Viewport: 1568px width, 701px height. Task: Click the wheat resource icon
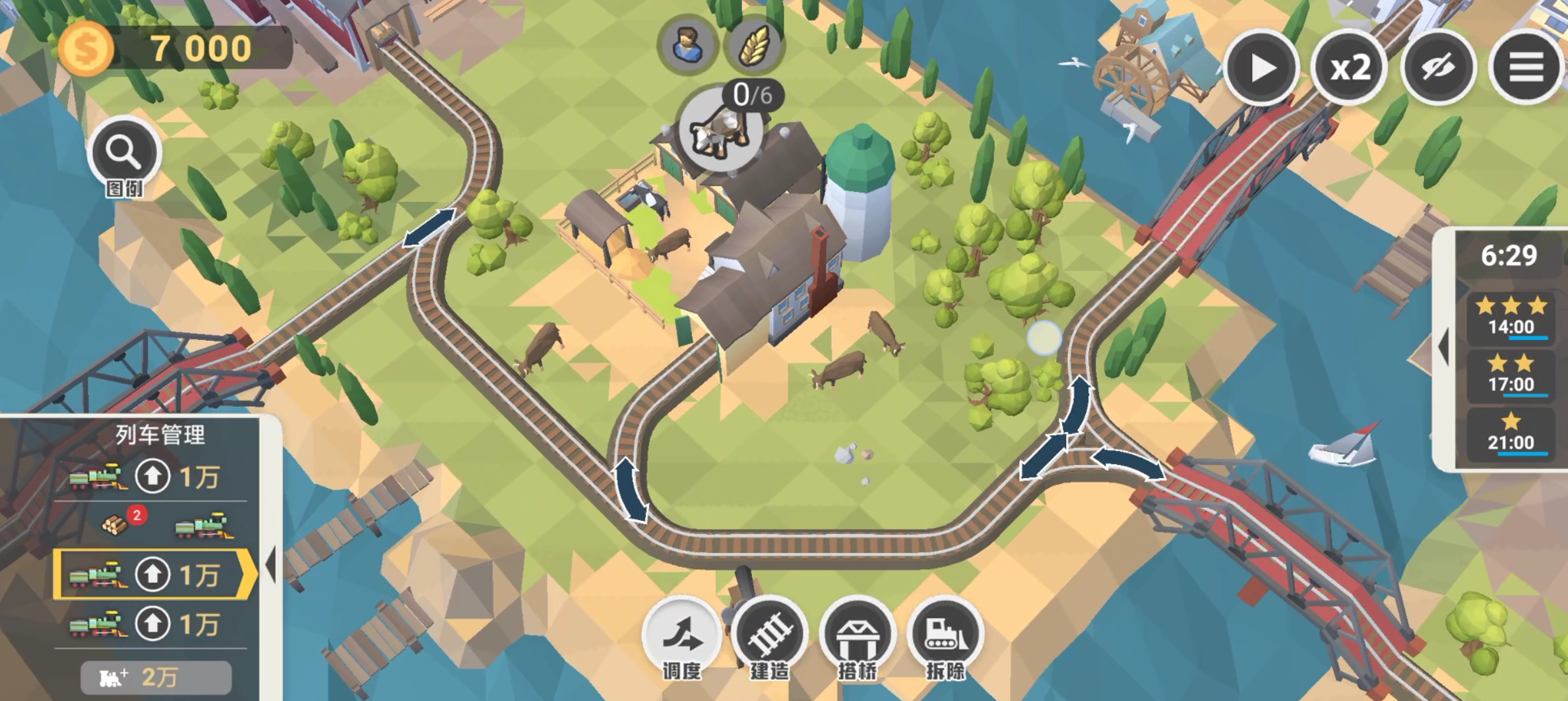[x=754, y=46]
